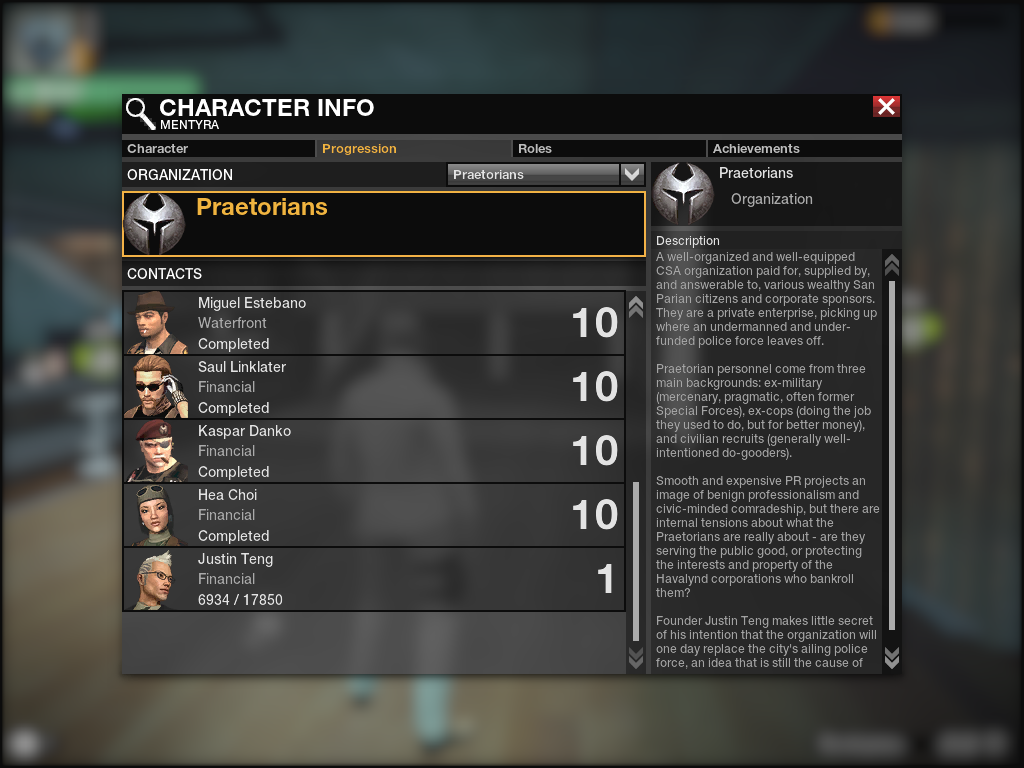Select the Praetorians organization banner

coord(384,224)
